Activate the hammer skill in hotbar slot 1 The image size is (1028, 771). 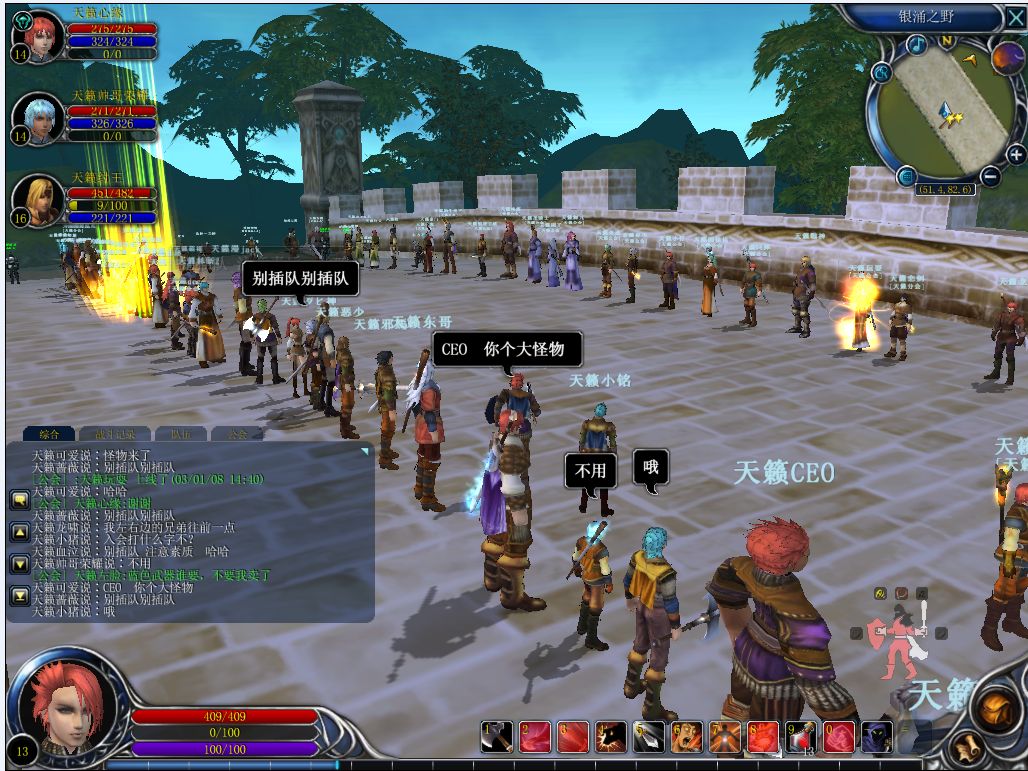pos(497,738)
